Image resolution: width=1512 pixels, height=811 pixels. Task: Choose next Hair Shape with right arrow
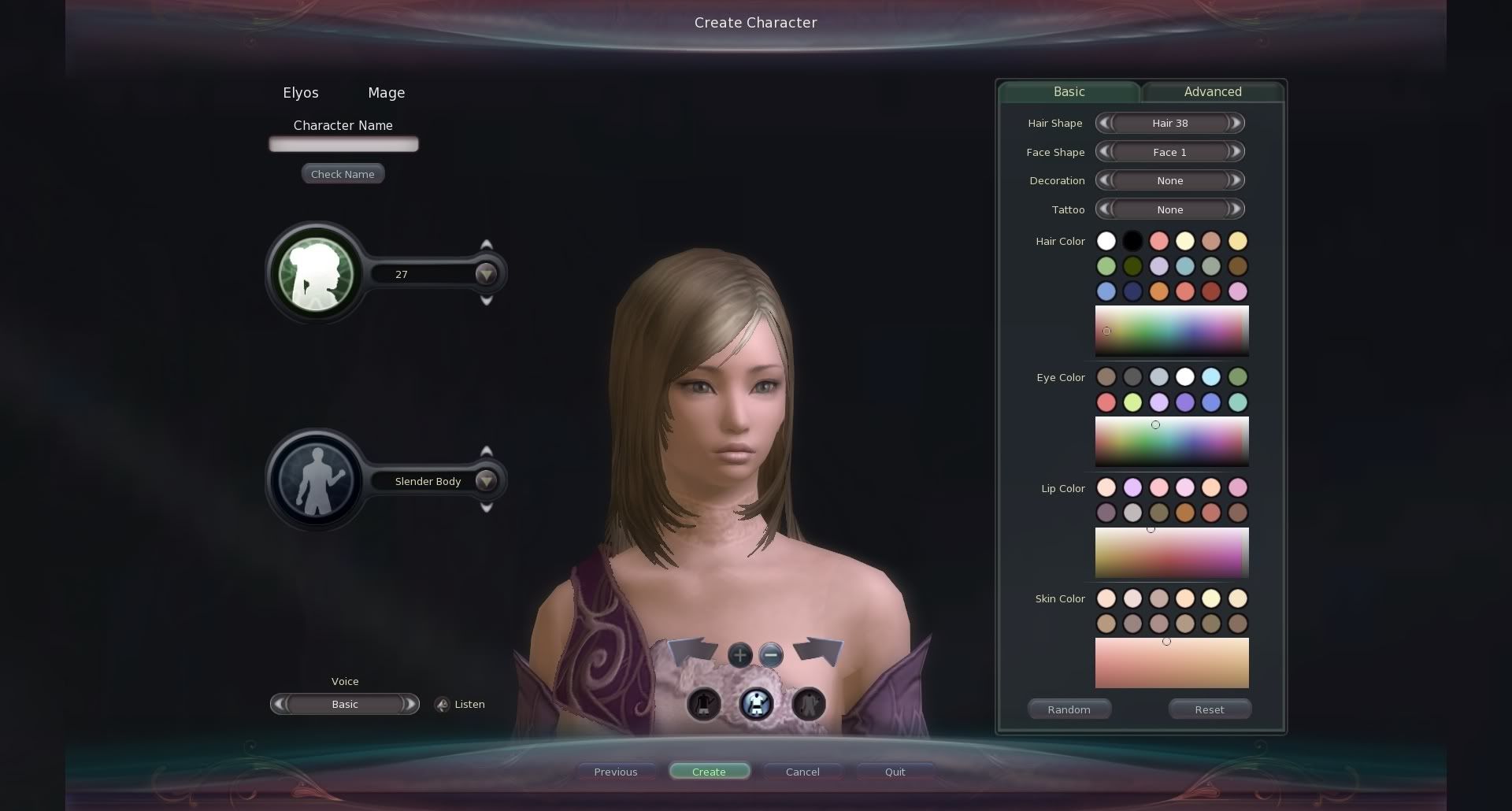pos(1236,123)
